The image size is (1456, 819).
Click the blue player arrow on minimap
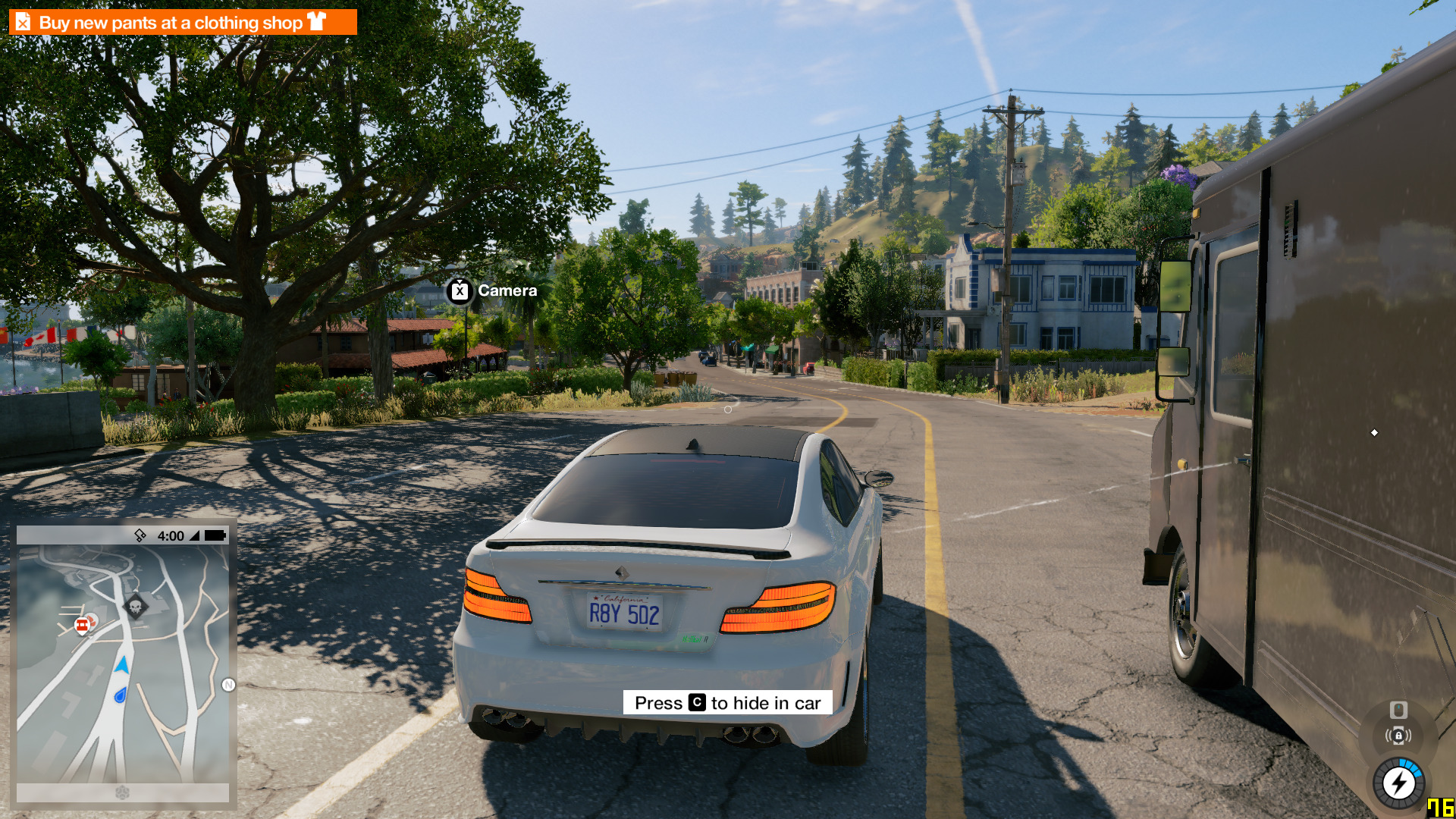pyautogui.click(x=122, y=666)
